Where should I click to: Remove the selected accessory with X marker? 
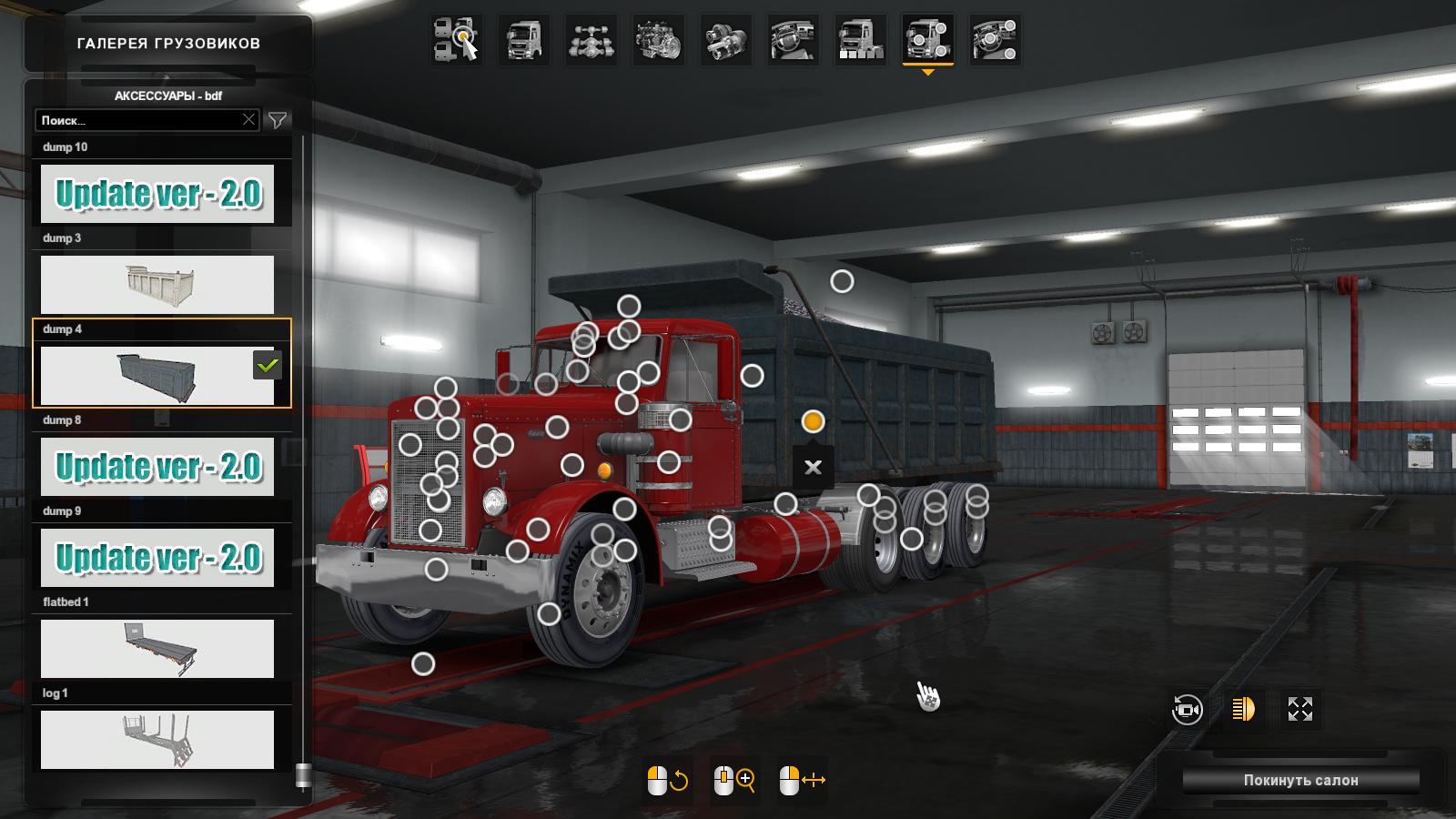813,467
